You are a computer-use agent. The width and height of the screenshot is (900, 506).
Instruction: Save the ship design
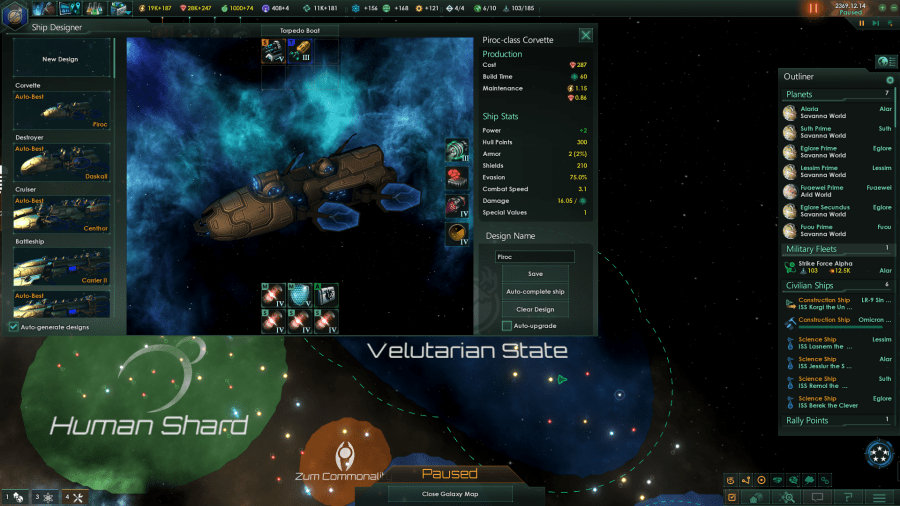coord(535,273)
